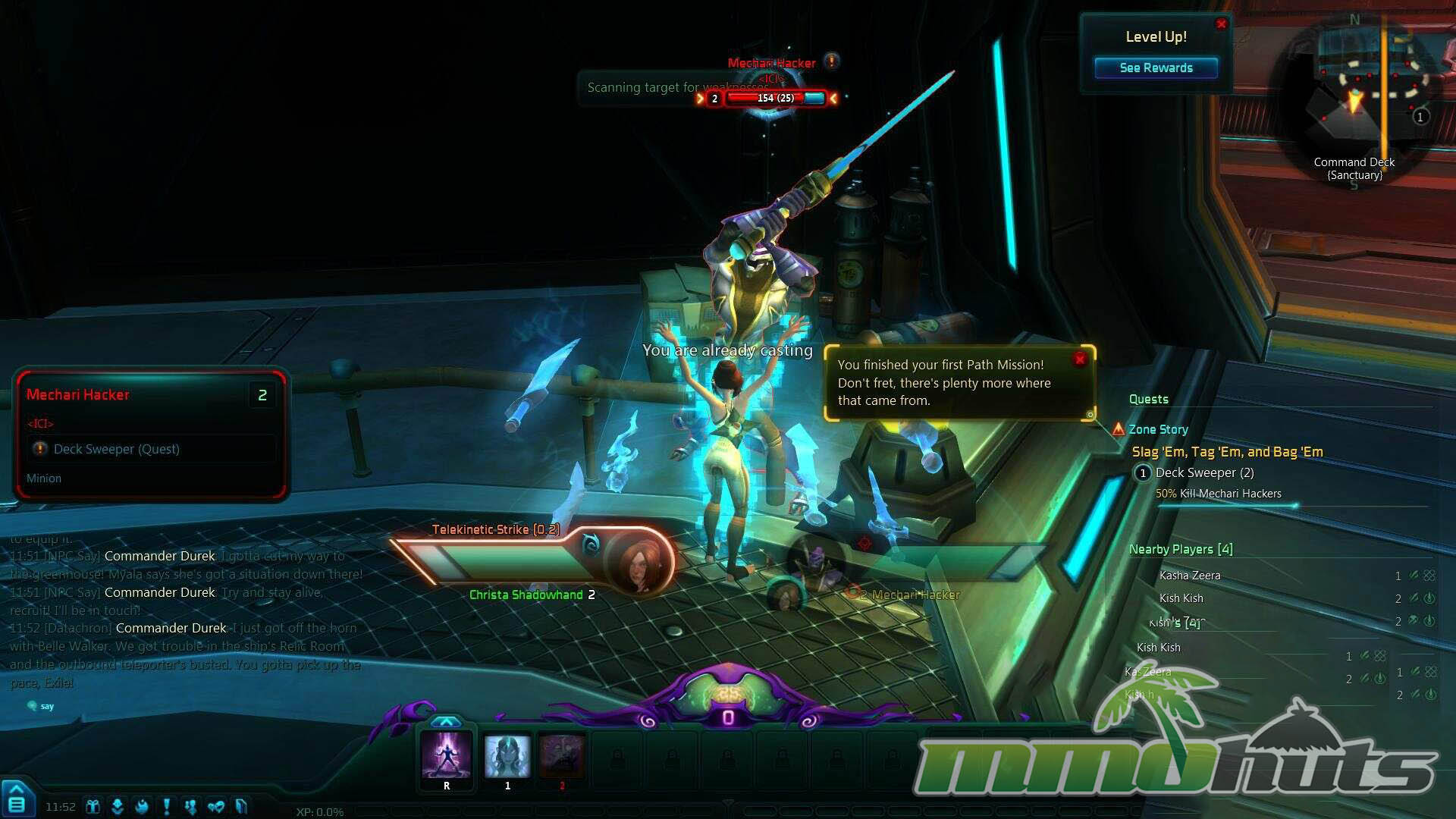Open the gift box icon in menu bar

[x=93, y=807]
